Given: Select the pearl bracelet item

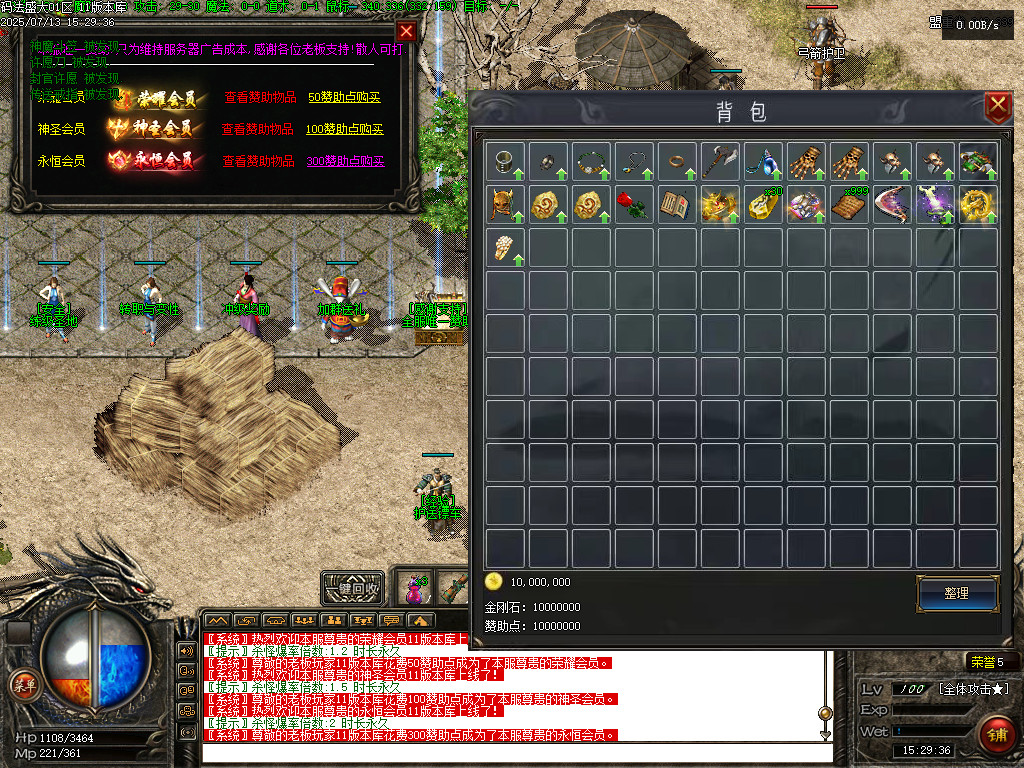Looking at the screenshot, I should coord(505,247).
